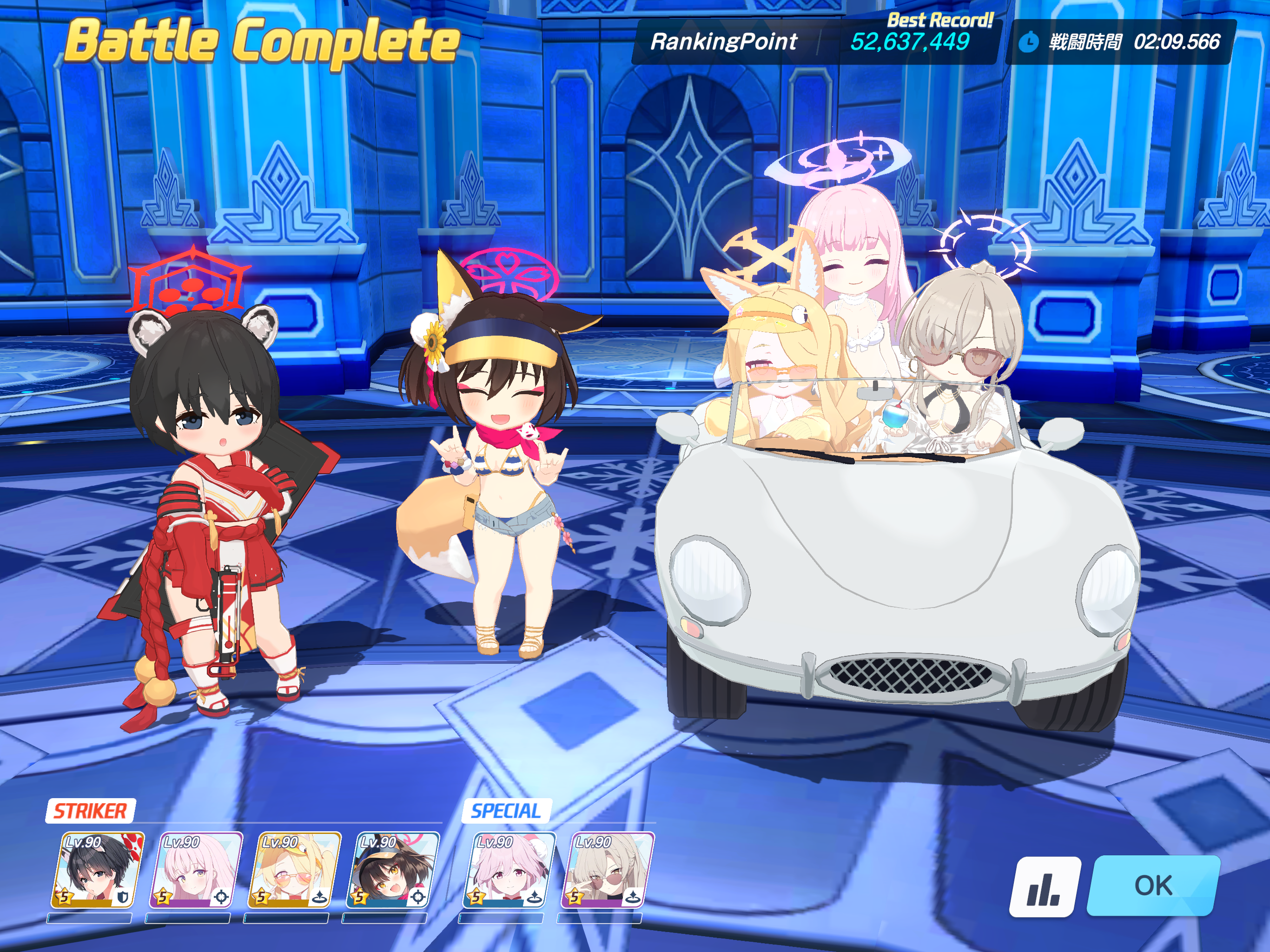The width and height of the screenshot is (1270, 952).
Task: Pick the fox-eared striker with yellow visor
Action: click(x=393, y=871)
